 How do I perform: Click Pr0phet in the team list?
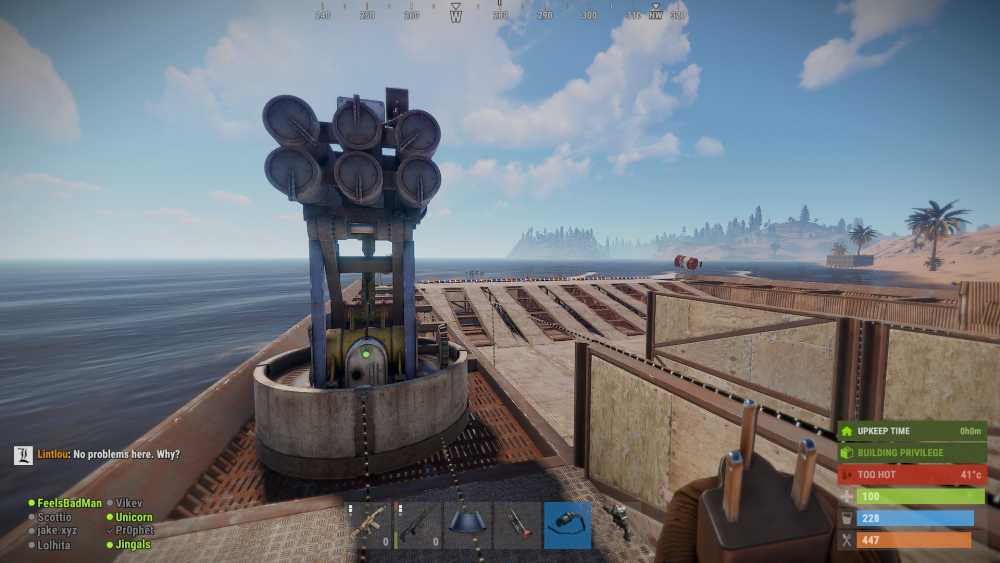134,531
